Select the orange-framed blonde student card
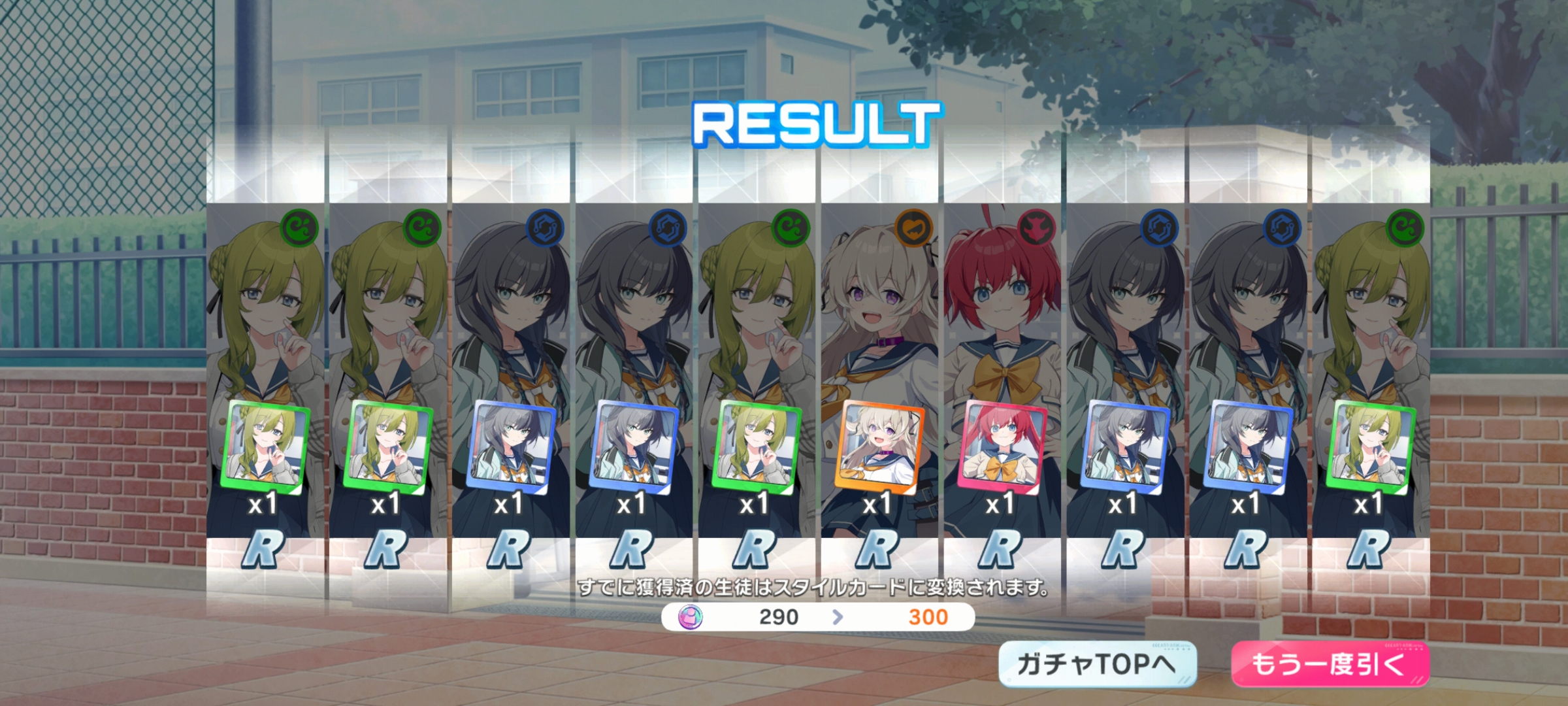Image resolution: width=1568 pixels, height=706 pixels. 879,445
